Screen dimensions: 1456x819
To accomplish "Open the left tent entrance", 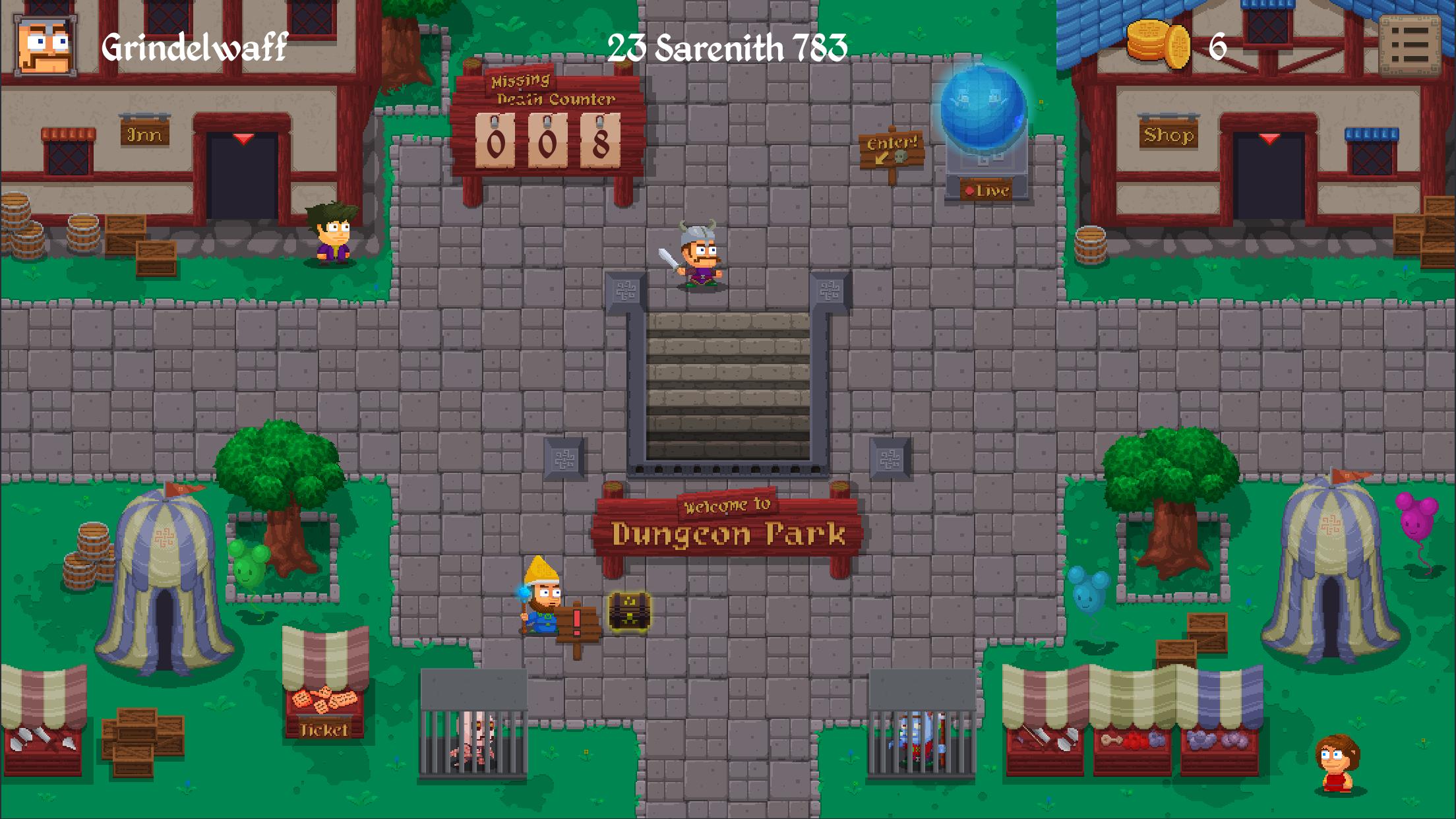I will click(x=164, y=626).
